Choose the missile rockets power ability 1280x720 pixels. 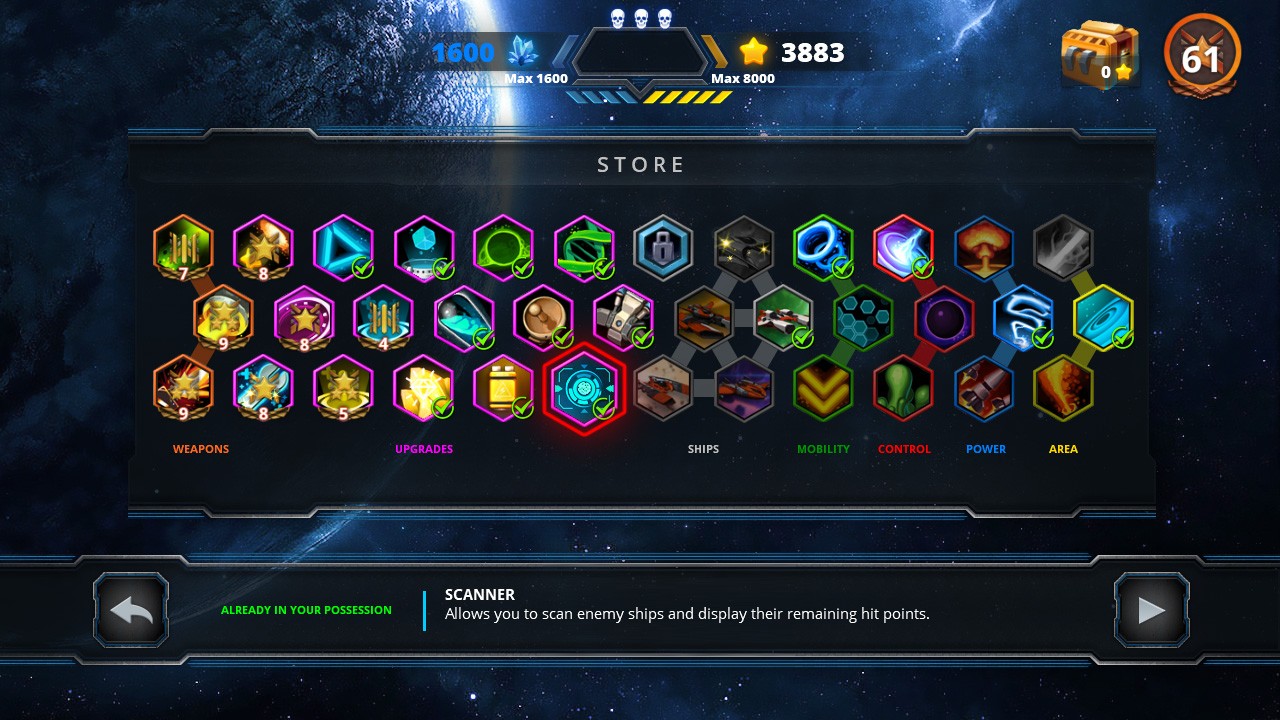pos(983,388)
